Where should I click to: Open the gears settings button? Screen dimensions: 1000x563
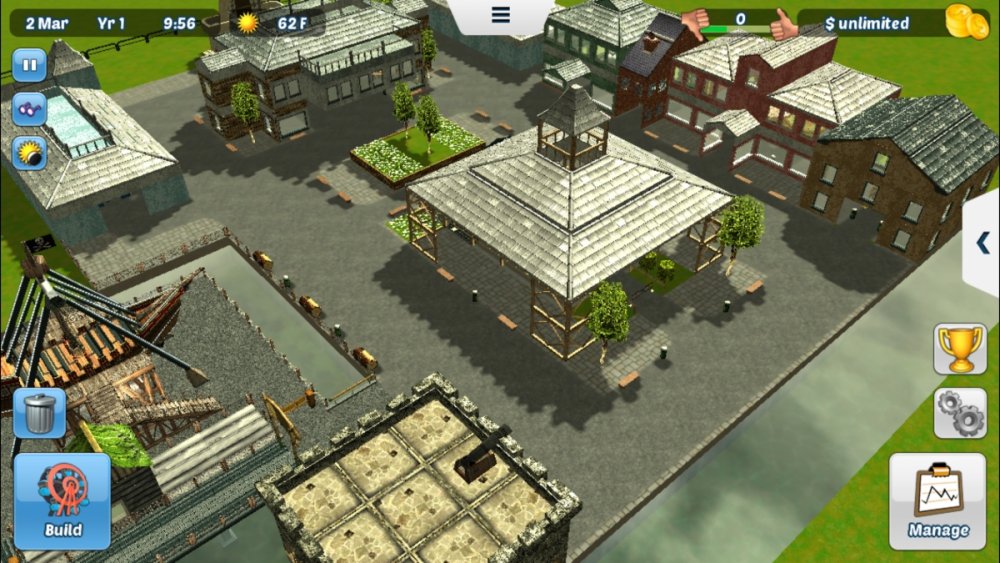[960, 413]
